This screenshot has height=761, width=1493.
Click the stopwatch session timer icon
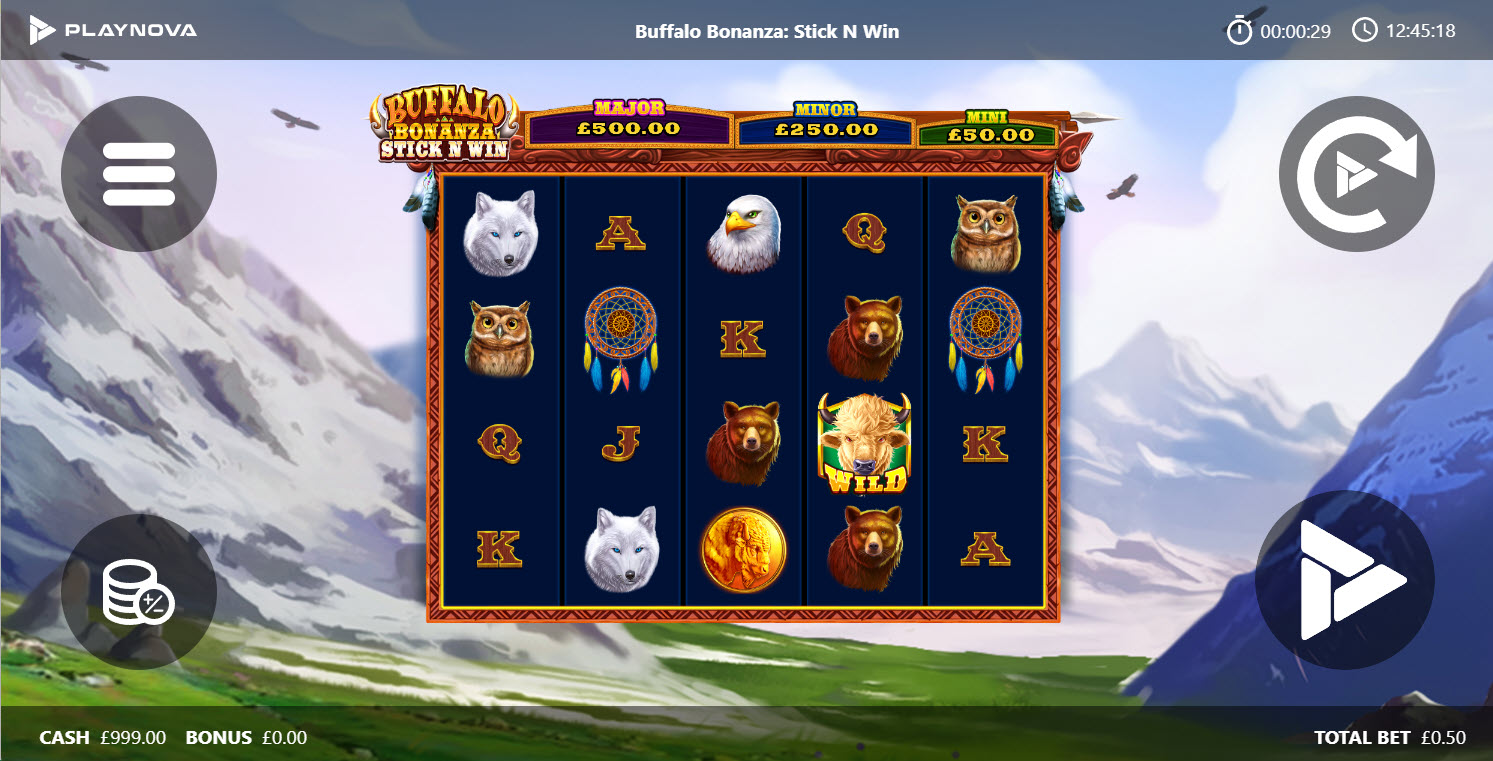pos(1240,29)
